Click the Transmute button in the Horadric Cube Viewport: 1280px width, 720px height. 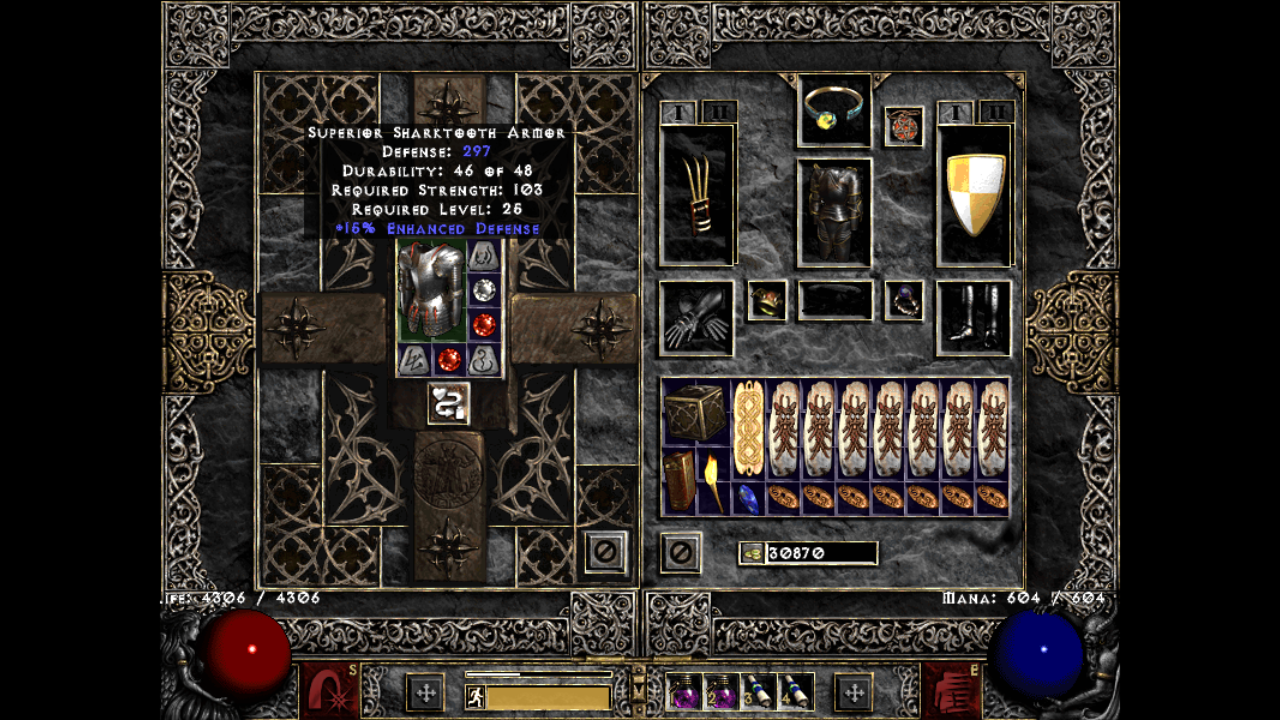click(x=447, y=403)
